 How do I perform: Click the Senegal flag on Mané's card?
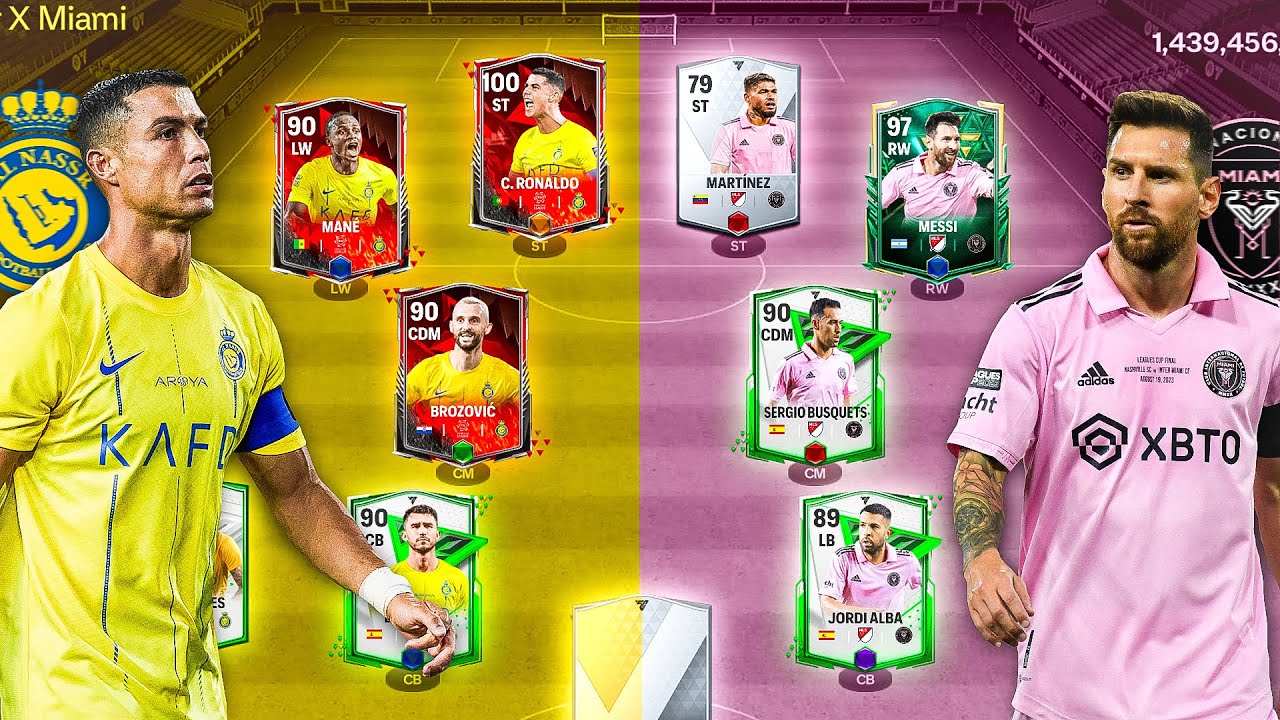tap(300, 245)
